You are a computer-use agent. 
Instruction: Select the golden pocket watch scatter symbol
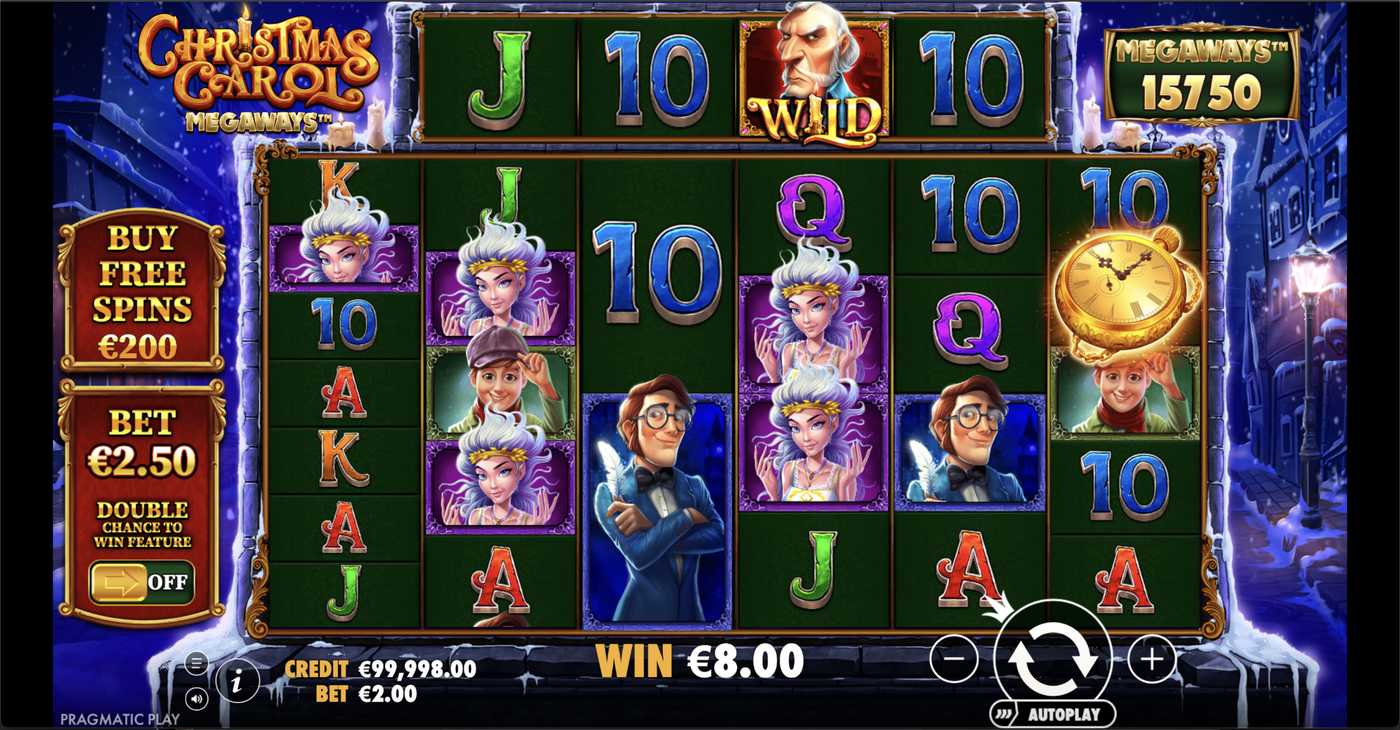(1127, 283)
